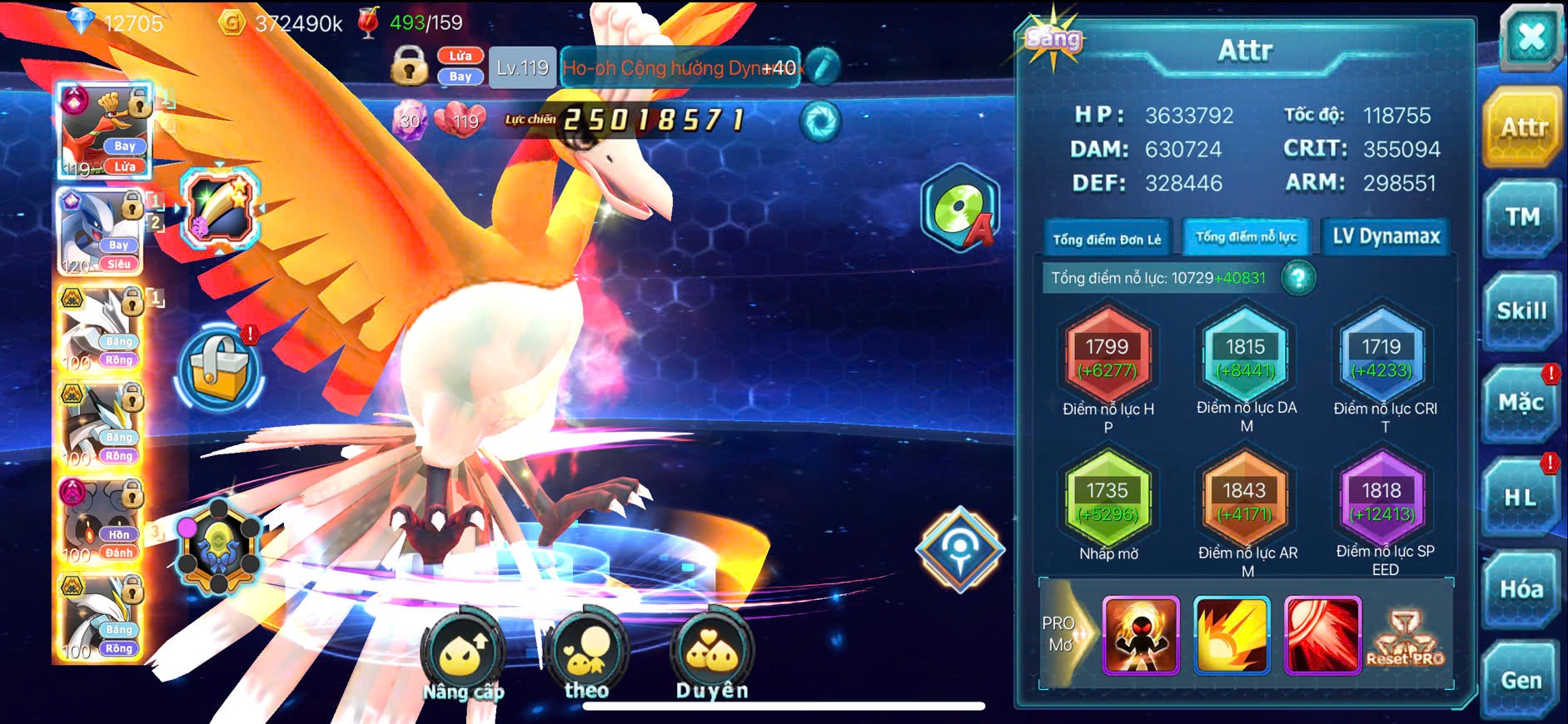Select the Lugia team slot

point(100,231)
